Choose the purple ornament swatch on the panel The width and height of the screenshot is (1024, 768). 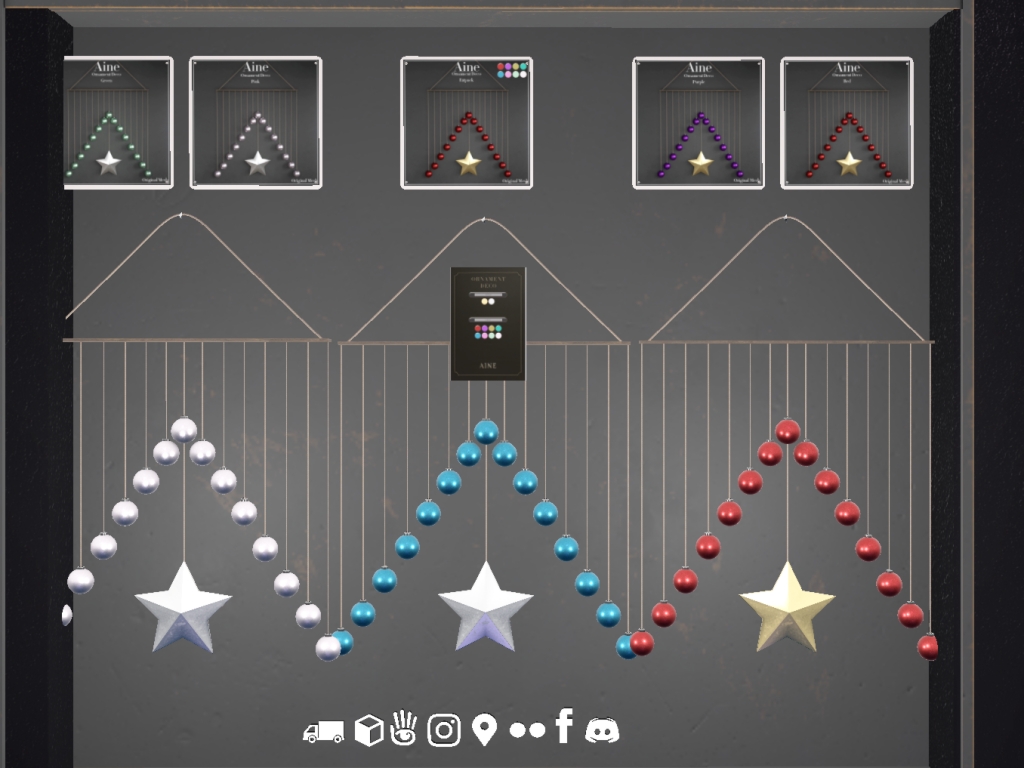[x=485, y=328]
